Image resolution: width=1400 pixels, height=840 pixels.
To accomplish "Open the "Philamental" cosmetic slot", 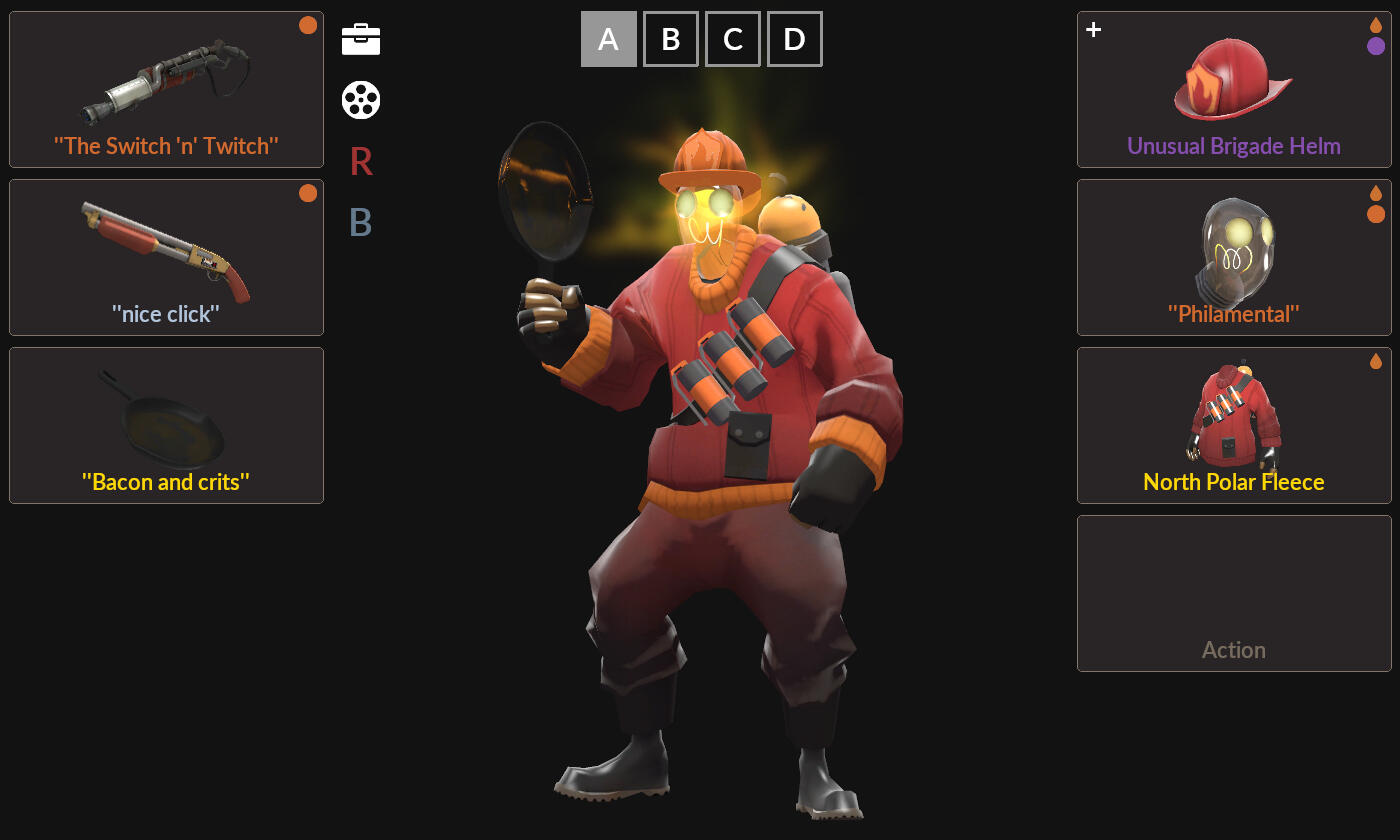I will pos(1234,258).
